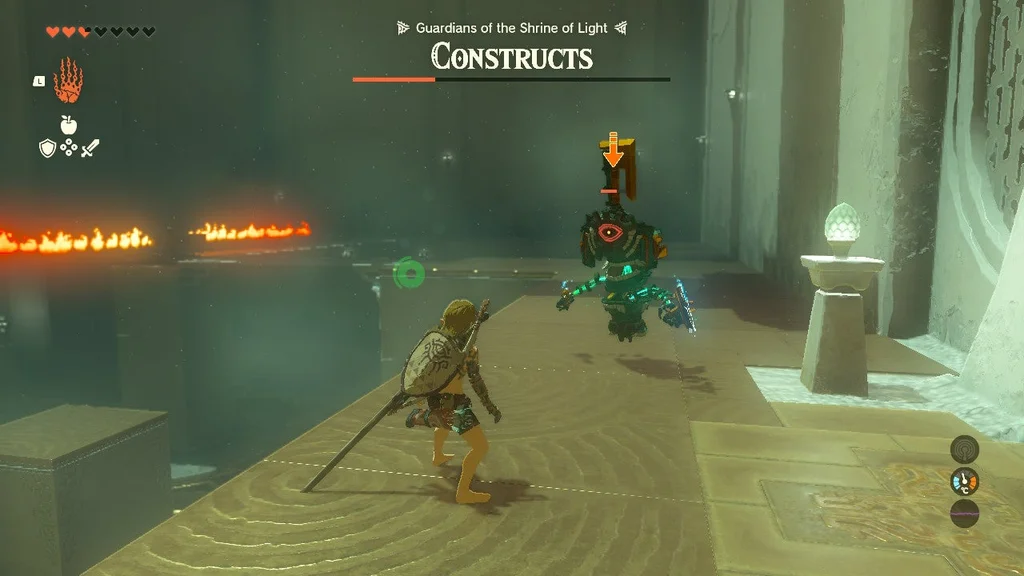Open the shield quick-select icon
Screen dimensions: 1024x576
pyautogui.click(x=46, y=148)
